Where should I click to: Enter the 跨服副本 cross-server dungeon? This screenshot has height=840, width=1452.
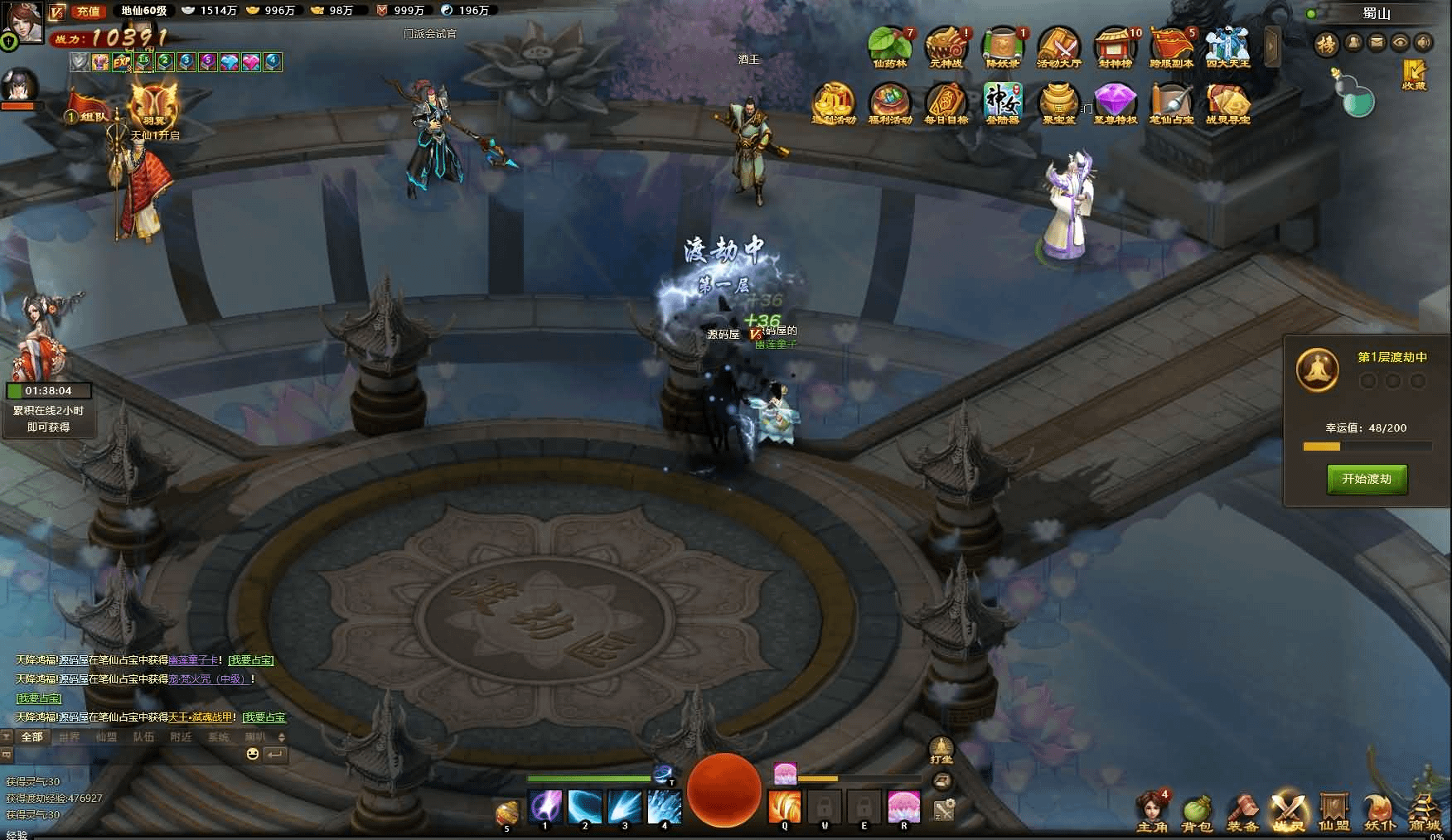coord(1171,46)
